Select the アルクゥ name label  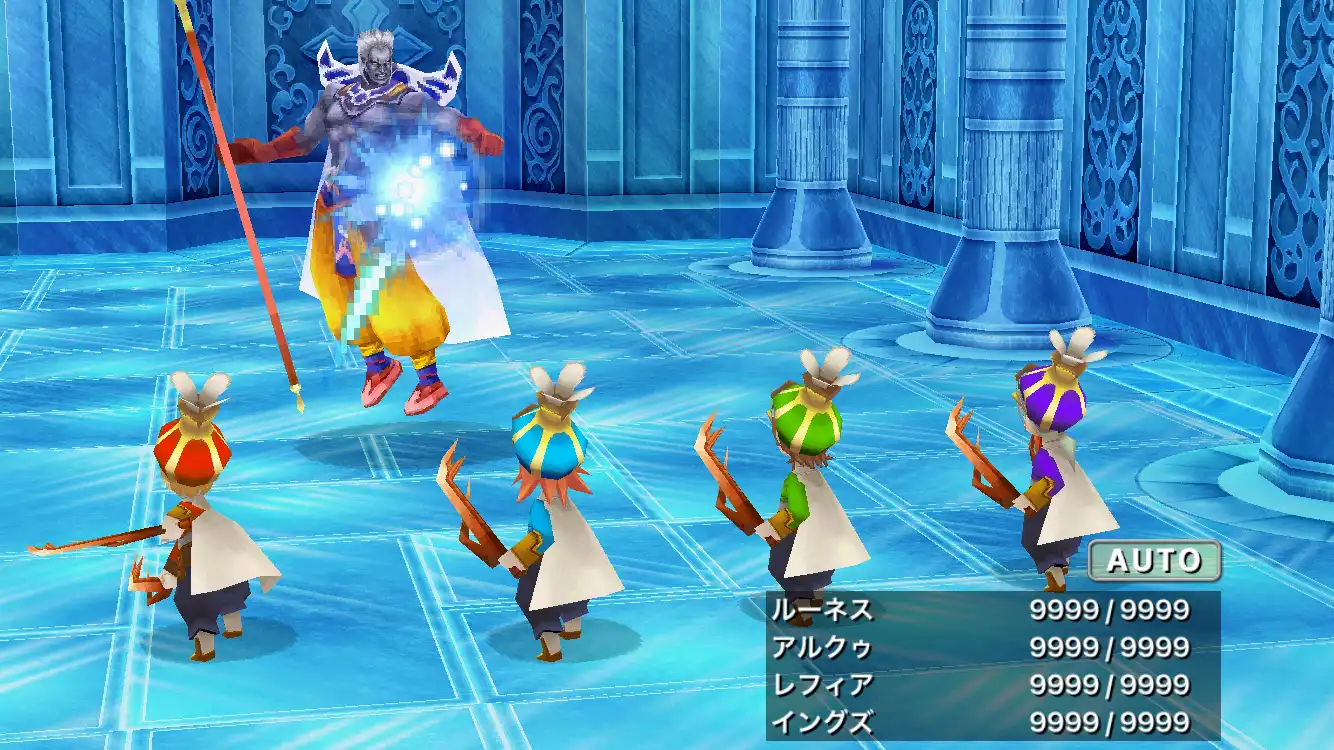pyautogui.click(x=820, y=646)
